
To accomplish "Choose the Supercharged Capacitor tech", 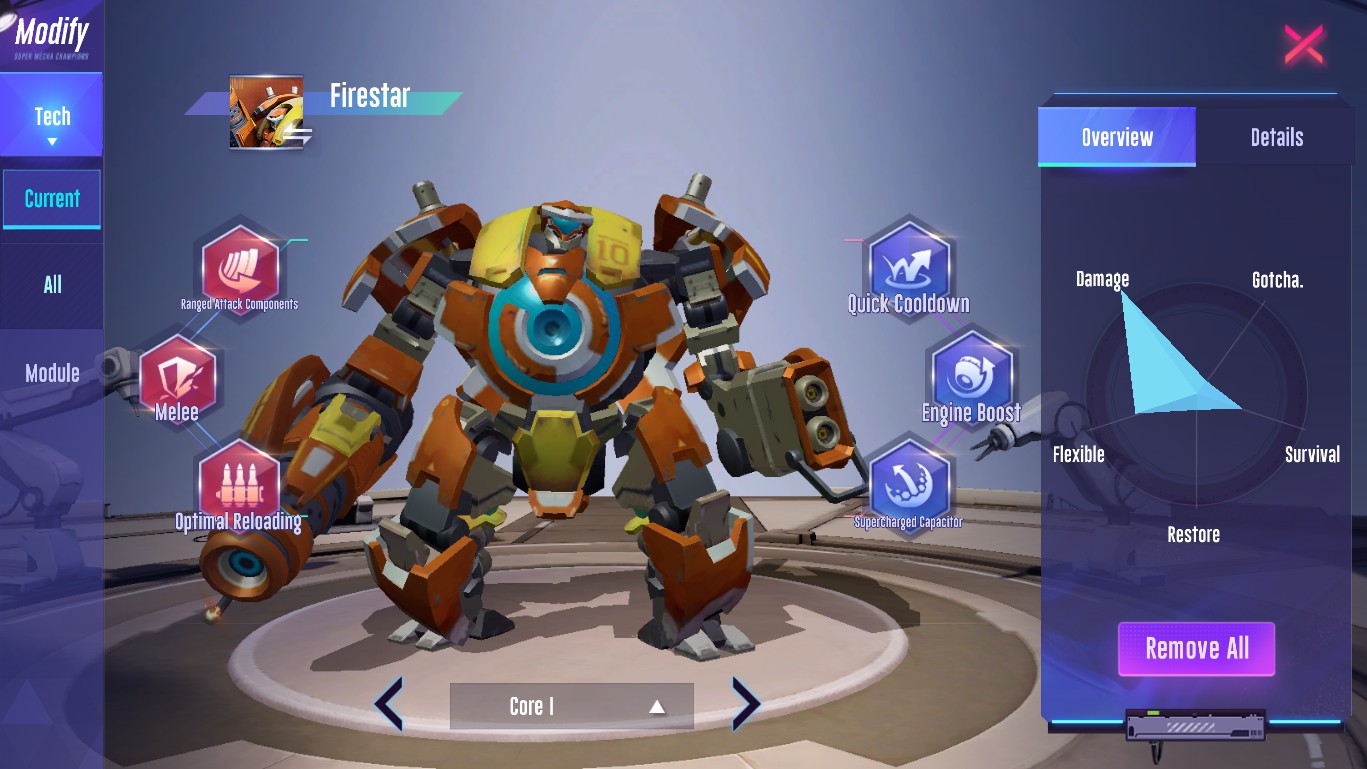I will 908,481.
